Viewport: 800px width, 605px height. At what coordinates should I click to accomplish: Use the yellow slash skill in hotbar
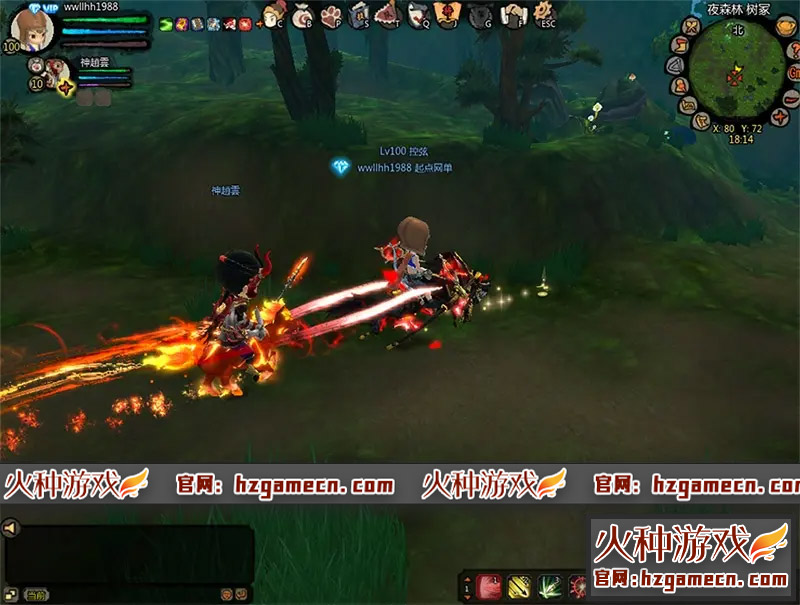520,586
